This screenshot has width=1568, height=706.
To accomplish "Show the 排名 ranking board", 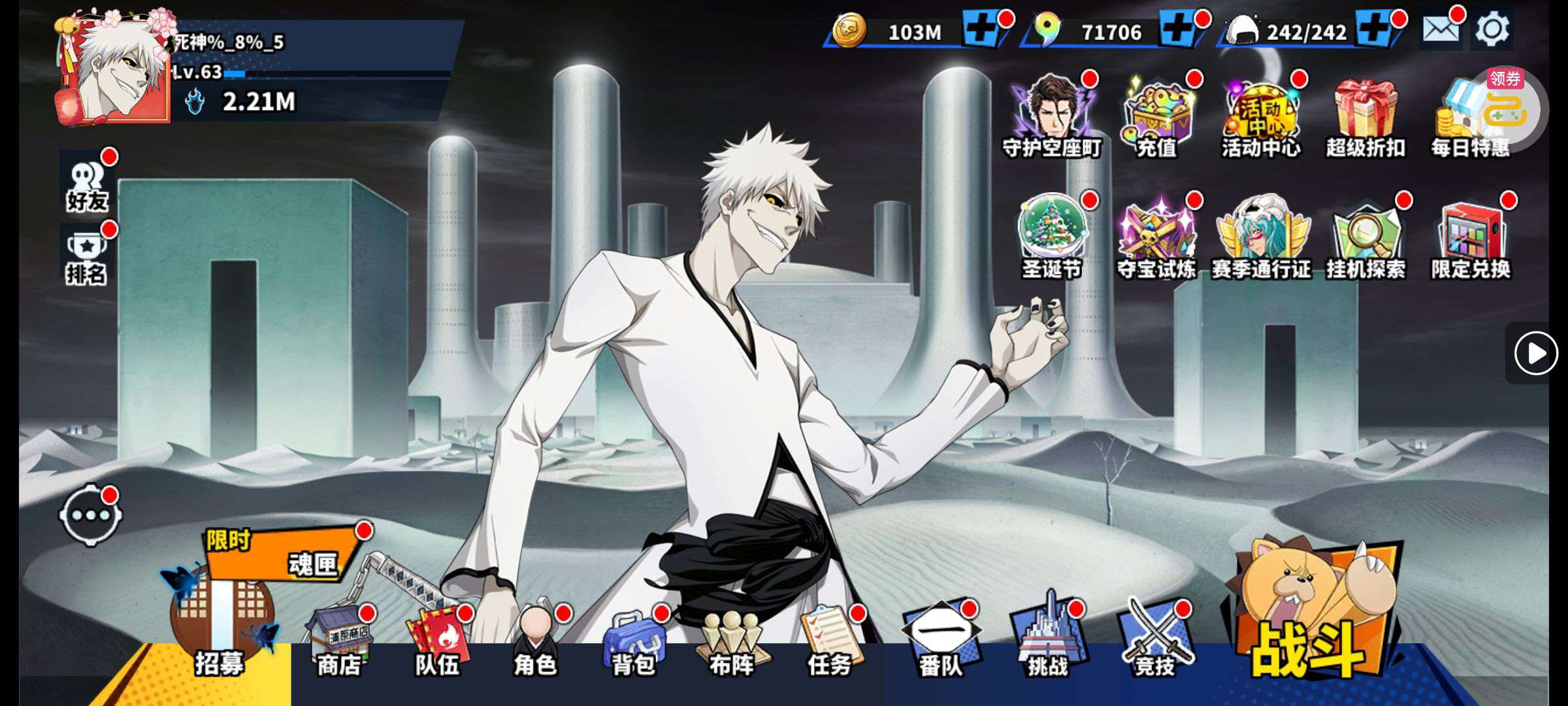I will click(x=86, y=256).
